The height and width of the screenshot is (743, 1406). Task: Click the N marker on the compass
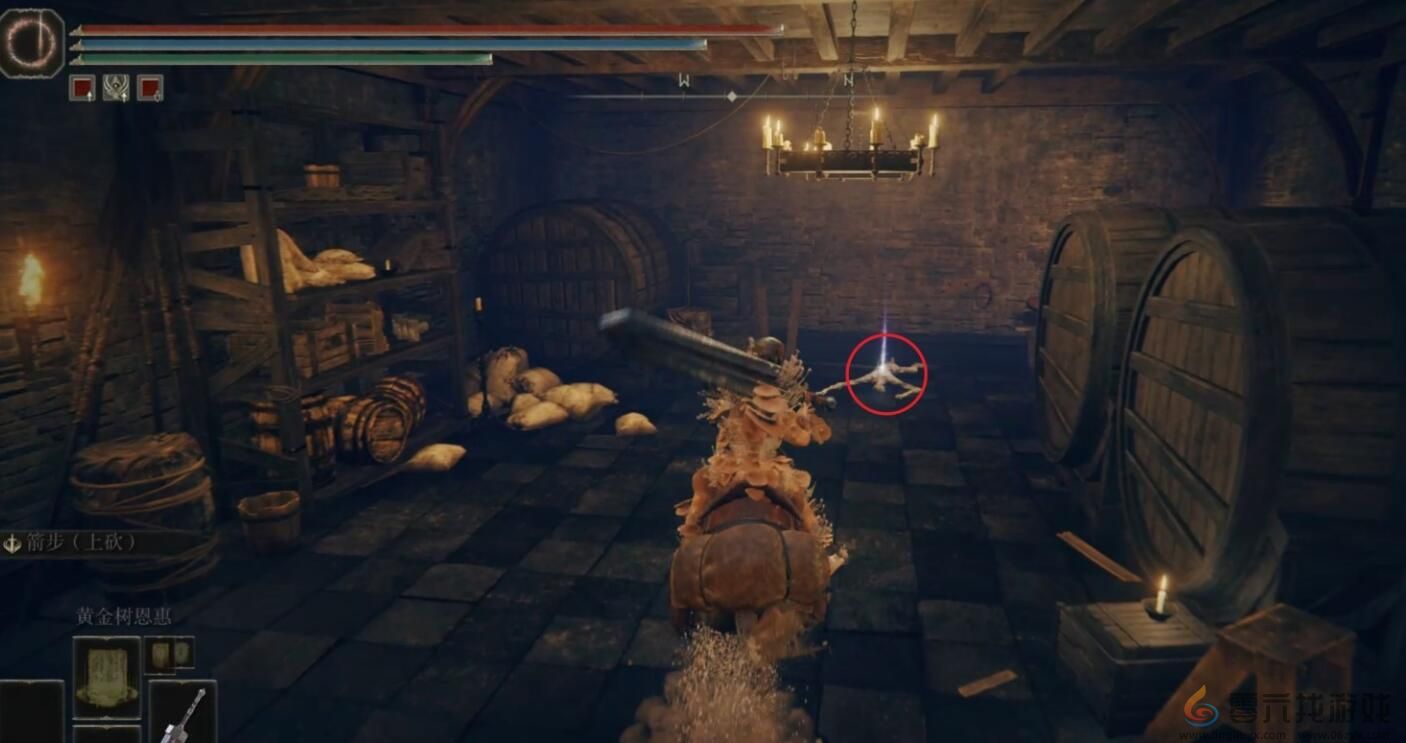(849, 80)
